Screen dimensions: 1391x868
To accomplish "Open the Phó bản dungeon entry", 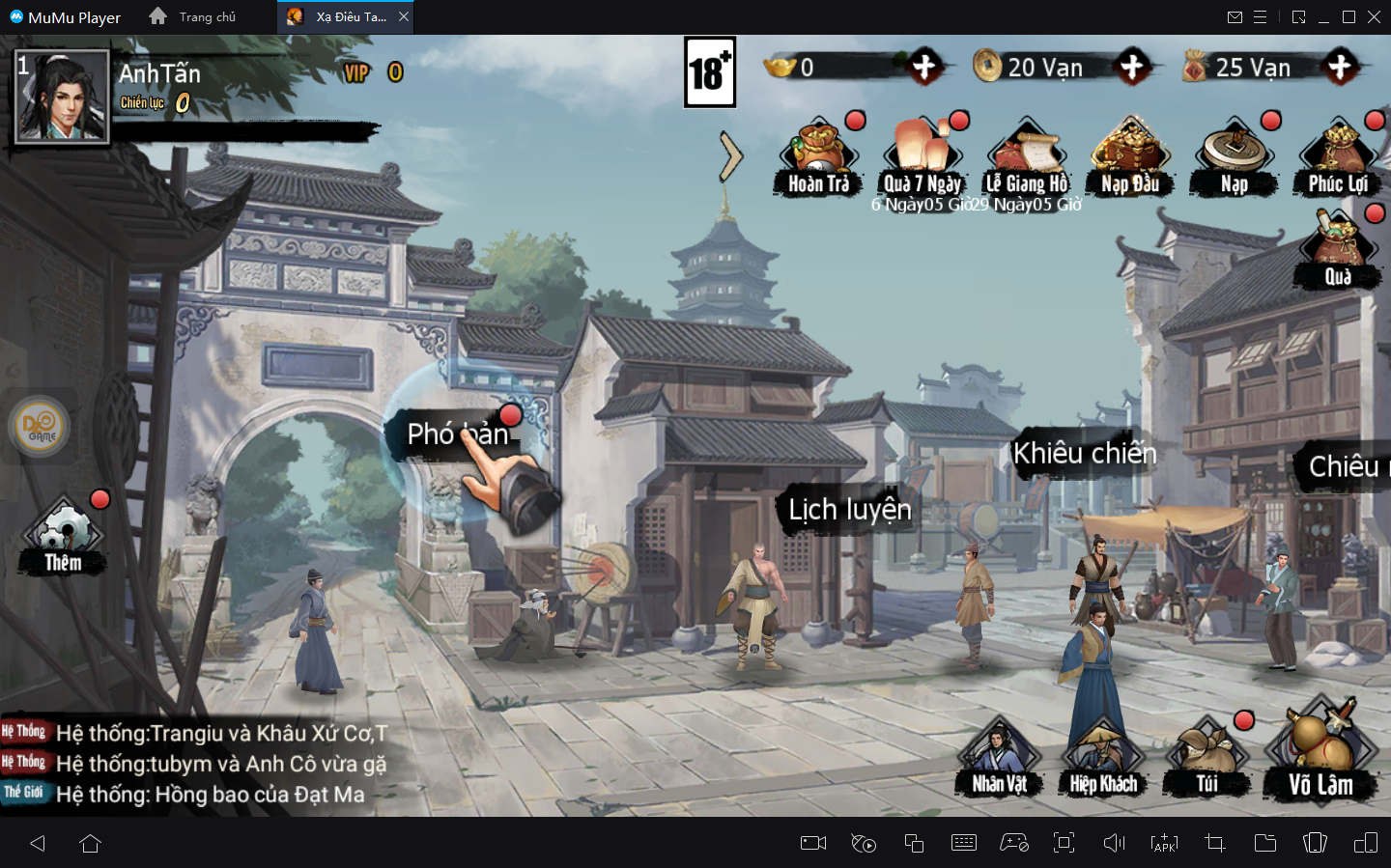I will pyautogui.click(x=456, y=434).
